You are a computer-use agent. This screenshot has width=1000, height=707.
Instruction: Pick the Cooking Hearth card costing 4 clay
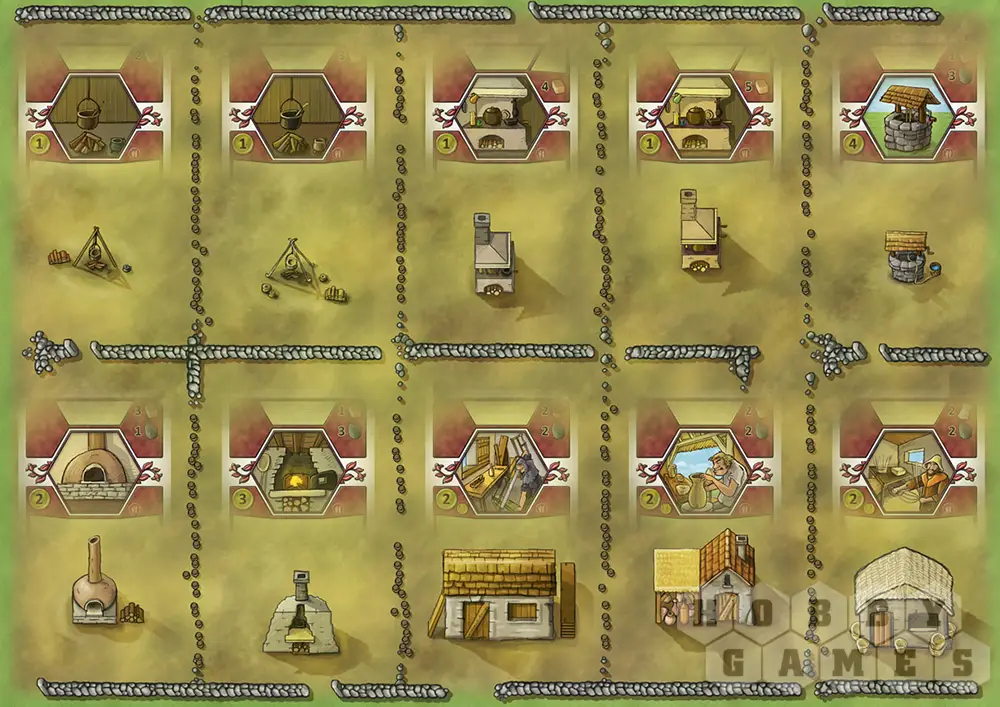(x=501, y=117)
